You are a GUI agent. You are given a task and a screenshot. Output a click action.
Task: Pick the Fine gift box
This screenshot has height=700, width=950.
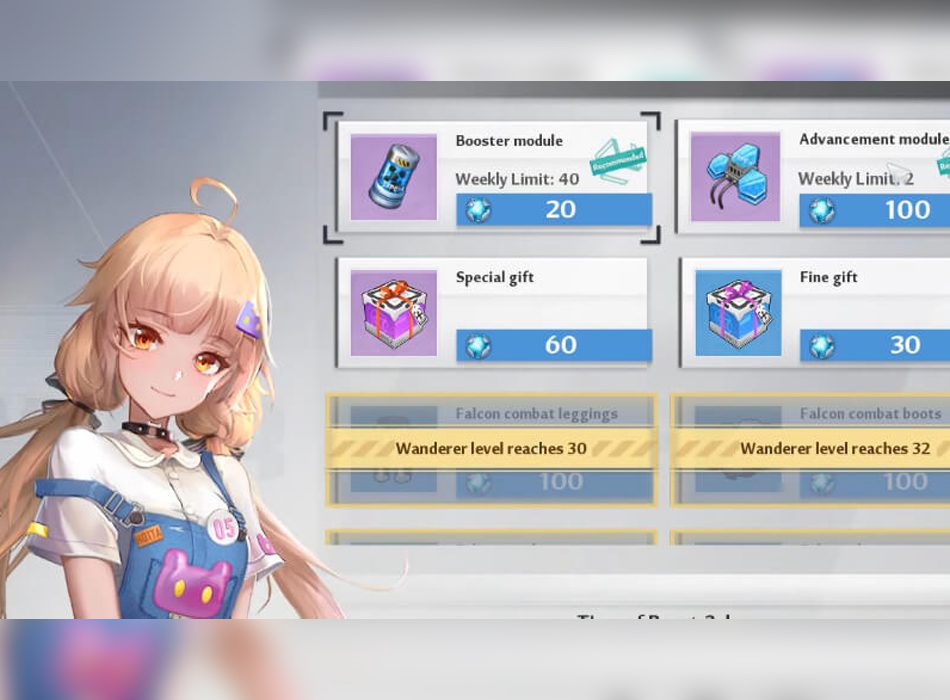738,313
